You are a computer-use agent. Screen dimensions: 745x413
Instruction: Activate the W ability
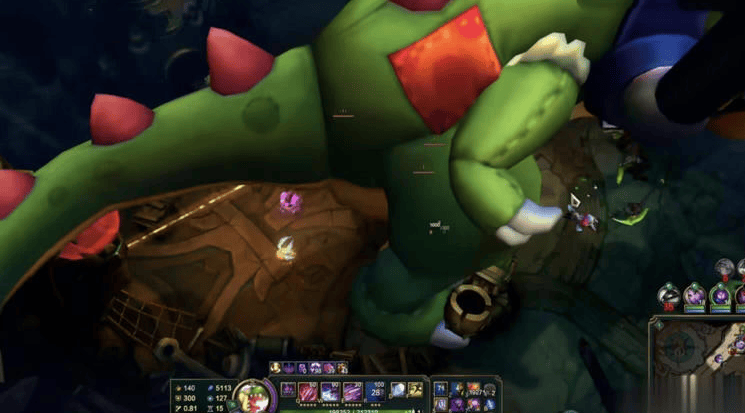(331, 391)
